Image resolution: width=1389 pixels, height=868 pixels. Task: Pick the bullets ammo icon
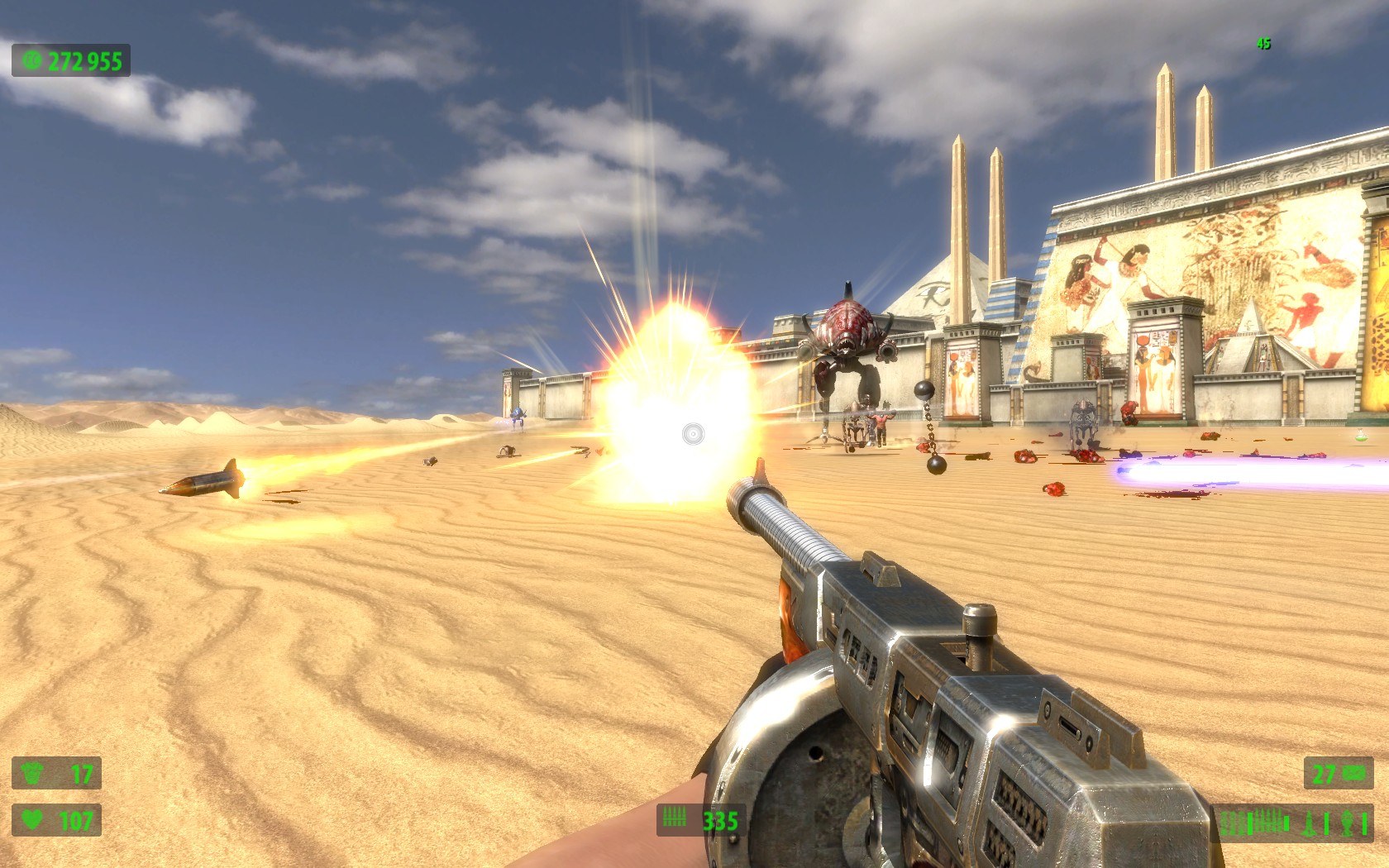coord(1268,822)
